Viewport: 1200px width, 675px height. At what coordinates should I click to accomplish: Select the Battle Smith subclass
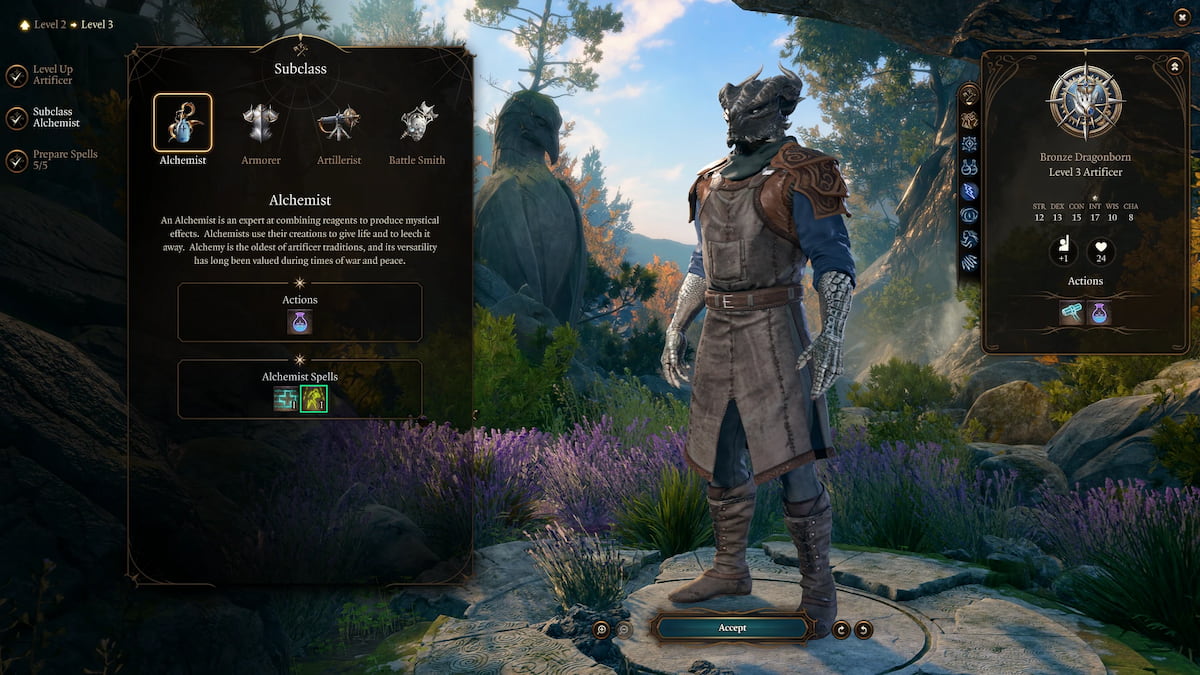point(418,123)
